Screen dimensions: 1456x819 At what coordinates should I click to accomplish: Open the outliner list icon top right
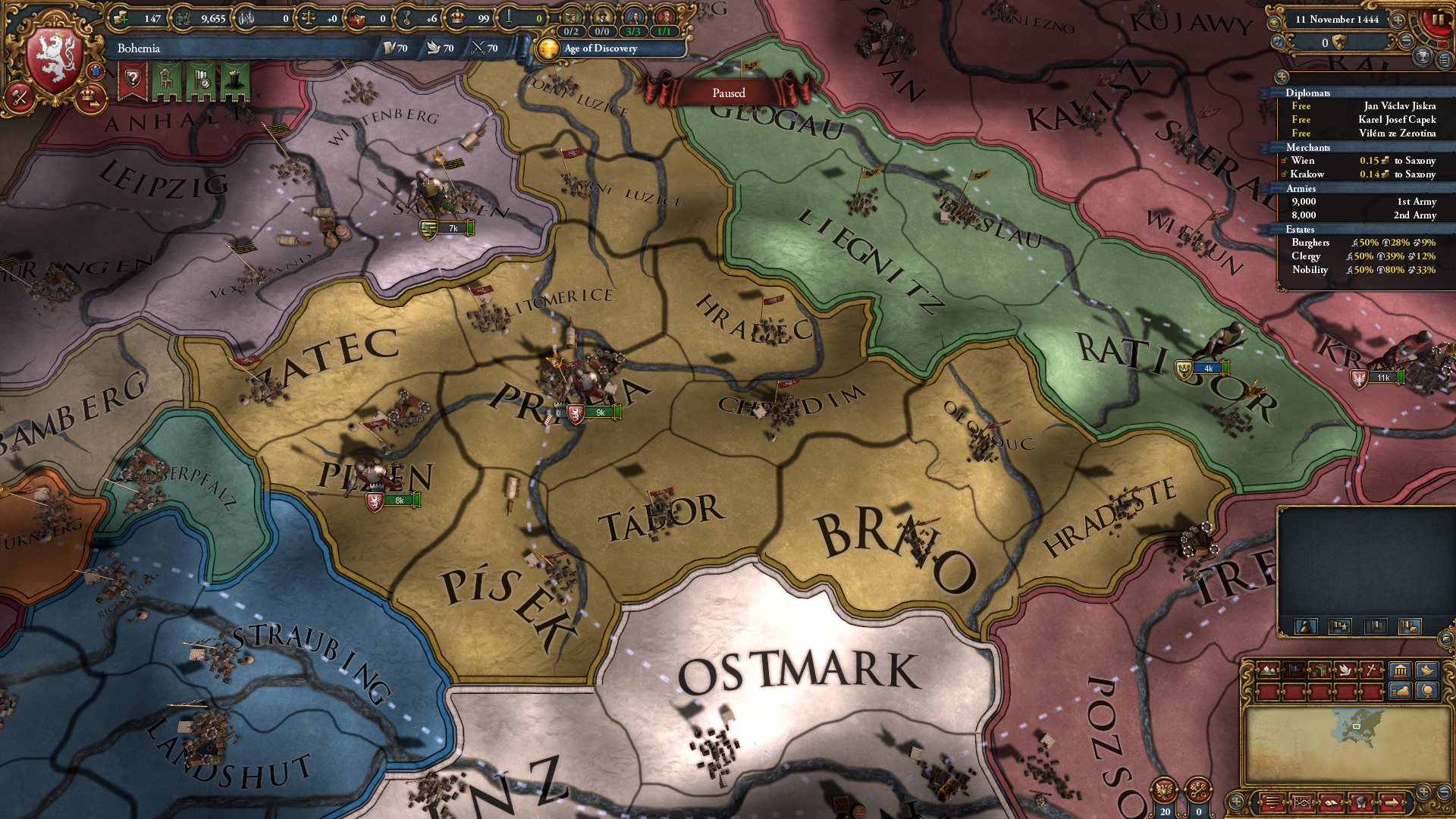(1445, 61)
